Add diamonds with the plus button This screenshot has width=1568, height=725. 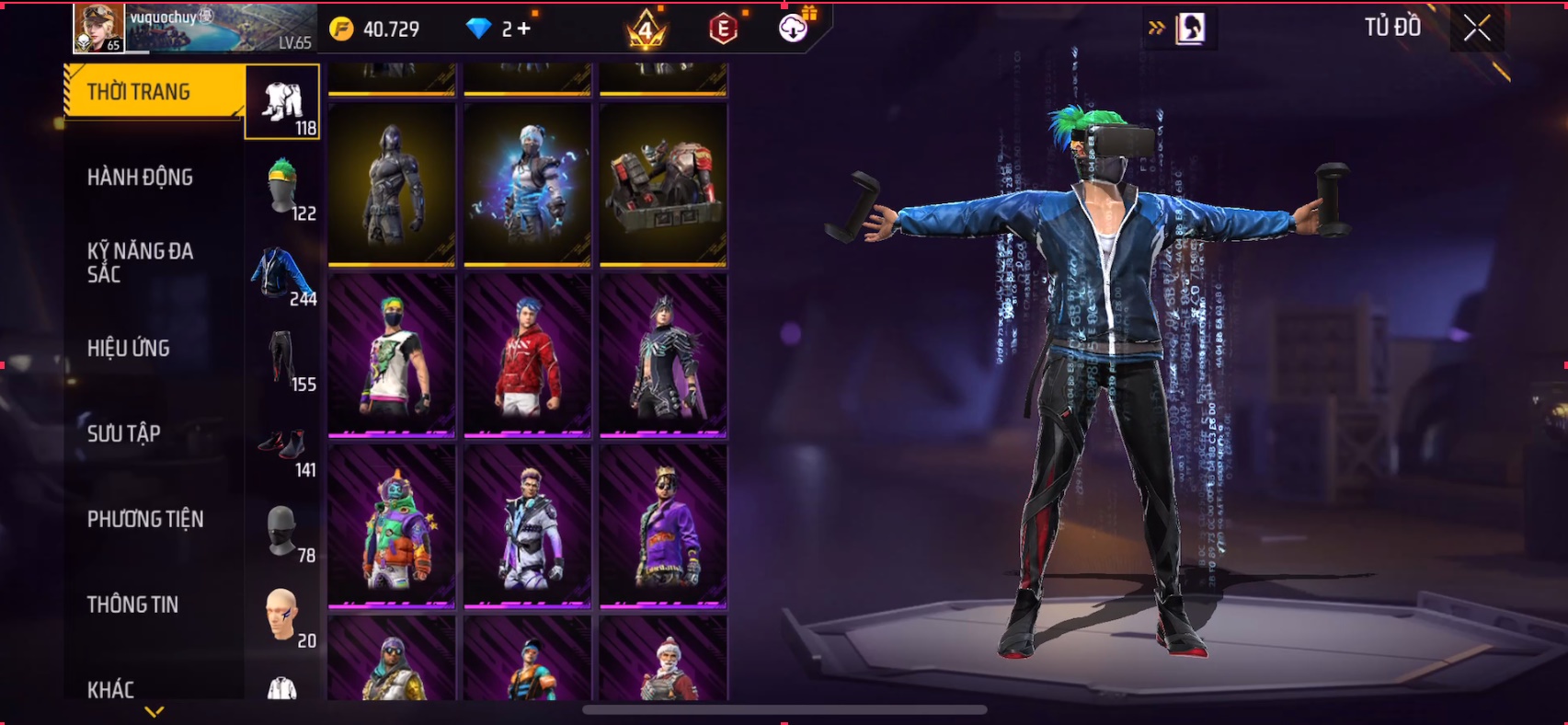pos(523,29)
